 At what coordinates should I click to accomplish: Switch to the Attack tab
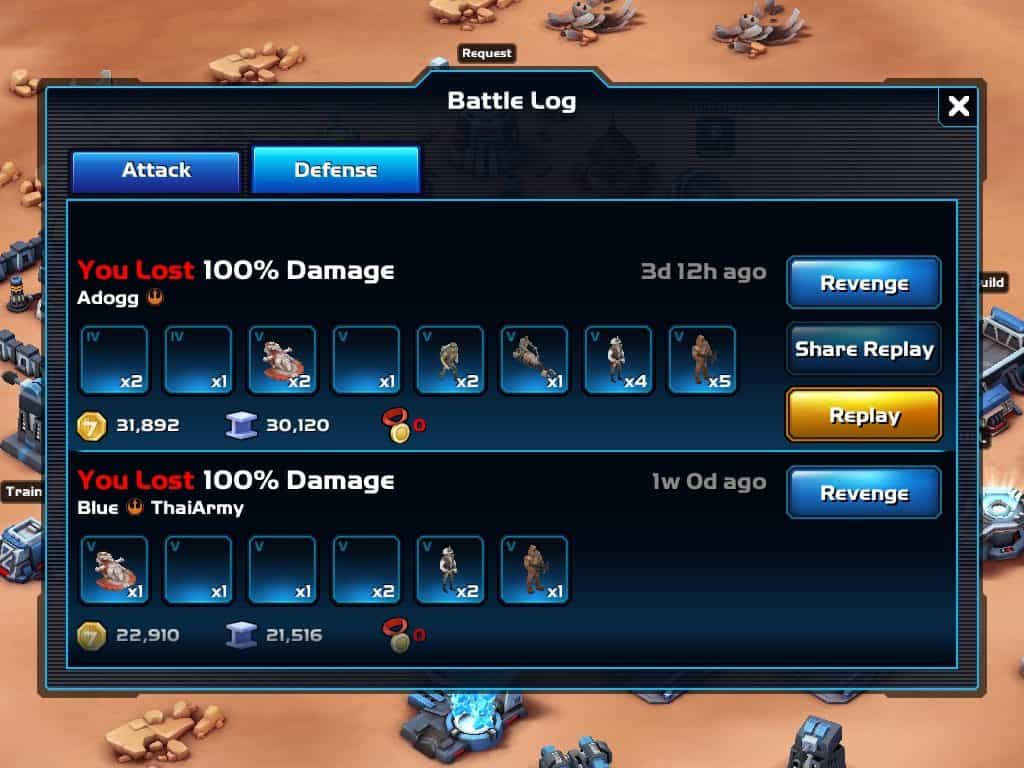click(x=156, y=171)
